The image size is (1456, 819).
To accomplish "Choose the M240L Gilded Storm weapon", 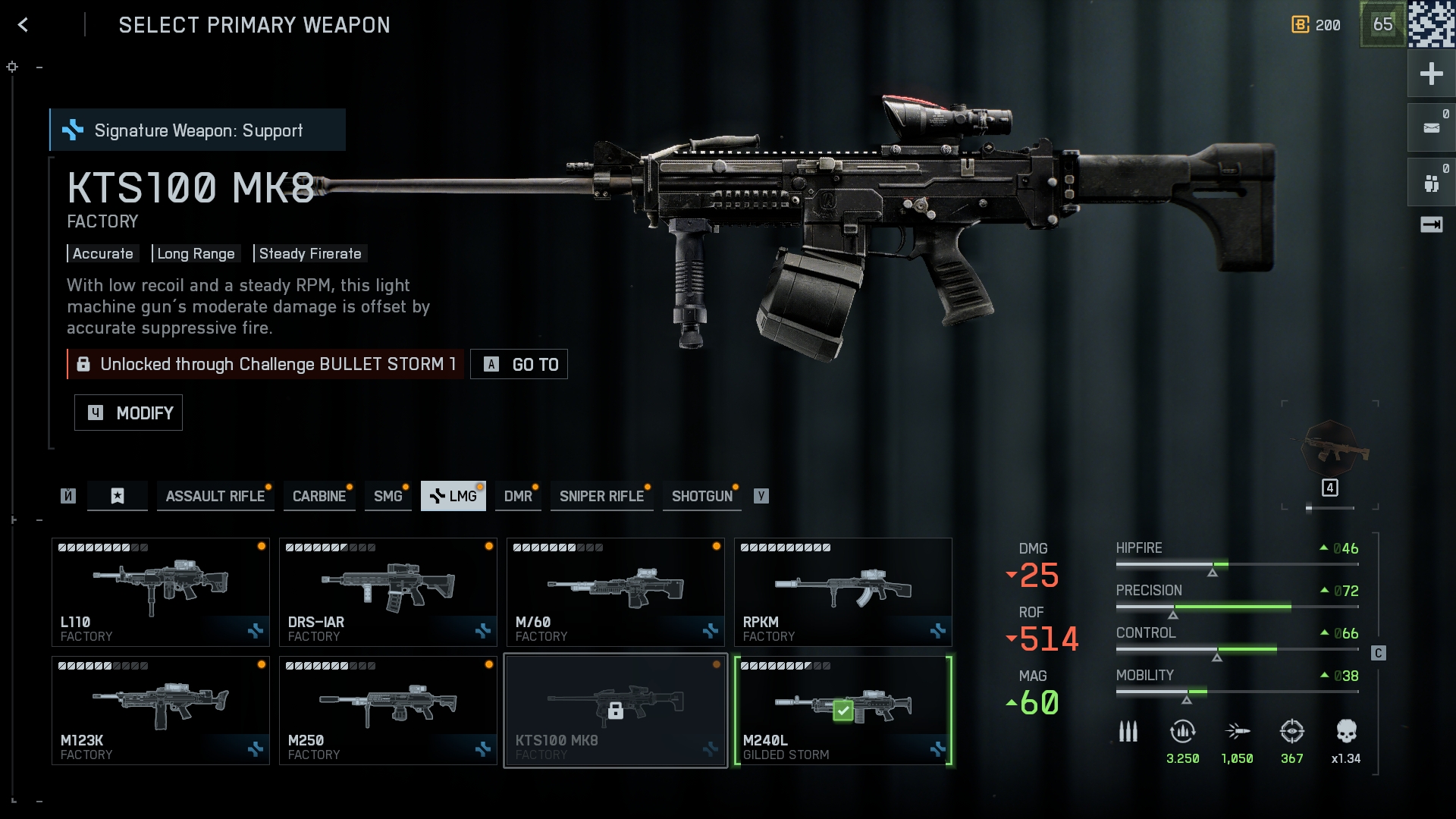I will [x=843, y=711].
